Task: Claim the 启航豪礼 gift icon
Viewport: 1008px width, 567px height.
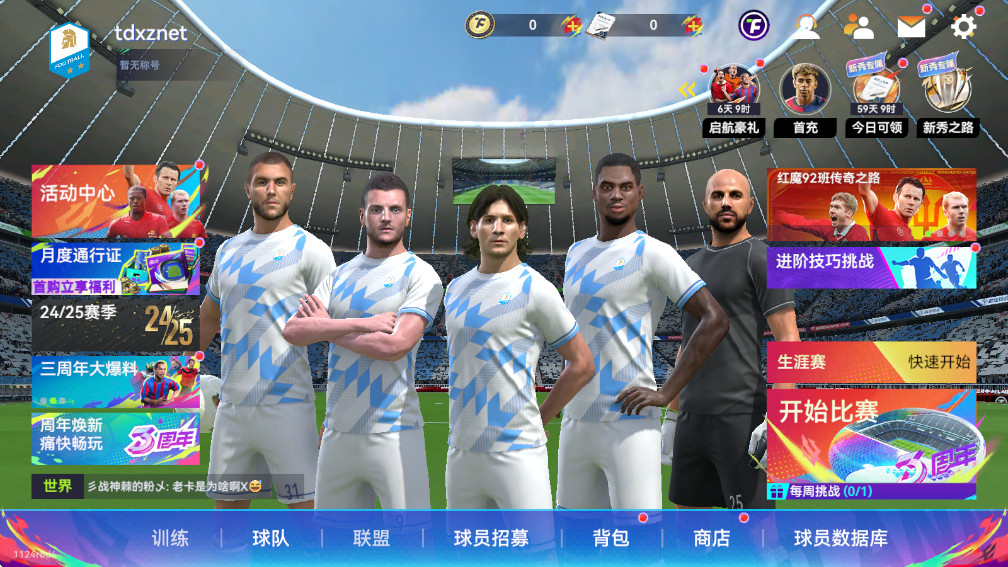Action: (734, 99)
